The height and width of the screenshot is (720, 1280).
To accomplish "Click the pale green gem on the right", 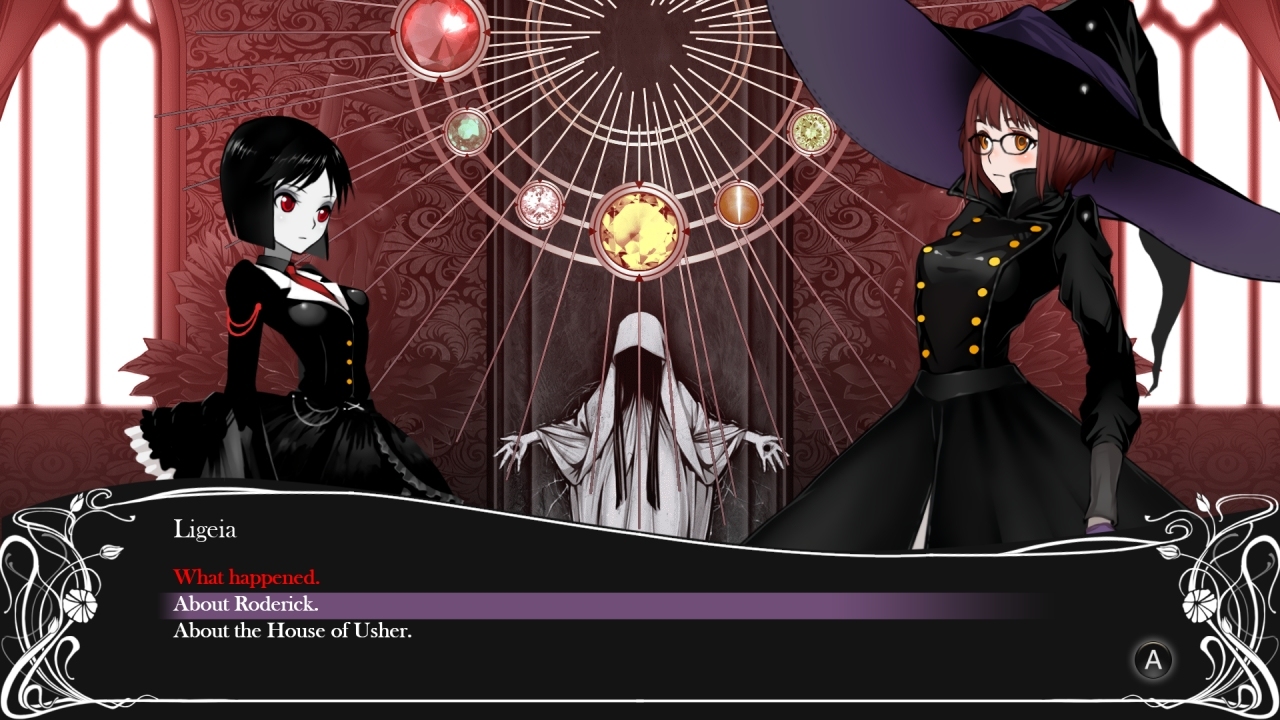I will [811, 130].
